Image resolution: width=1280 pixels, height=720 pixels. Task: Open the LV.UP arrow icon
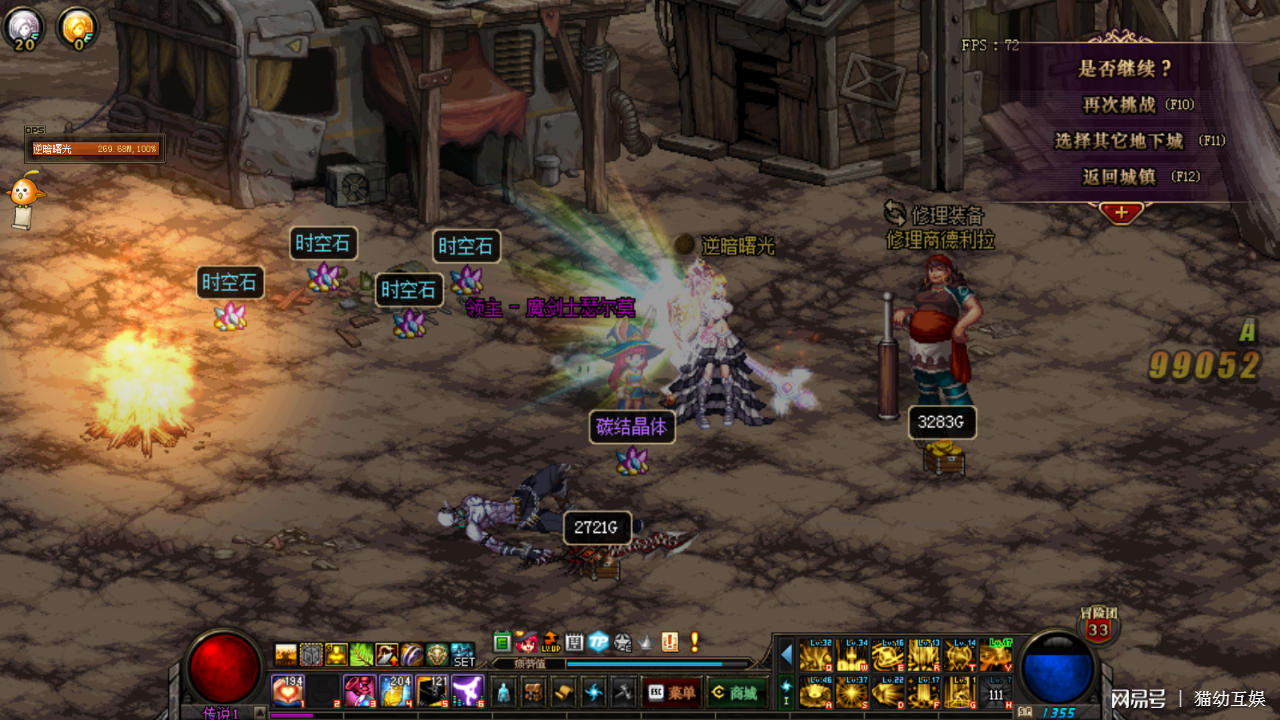tap(550, 642)
